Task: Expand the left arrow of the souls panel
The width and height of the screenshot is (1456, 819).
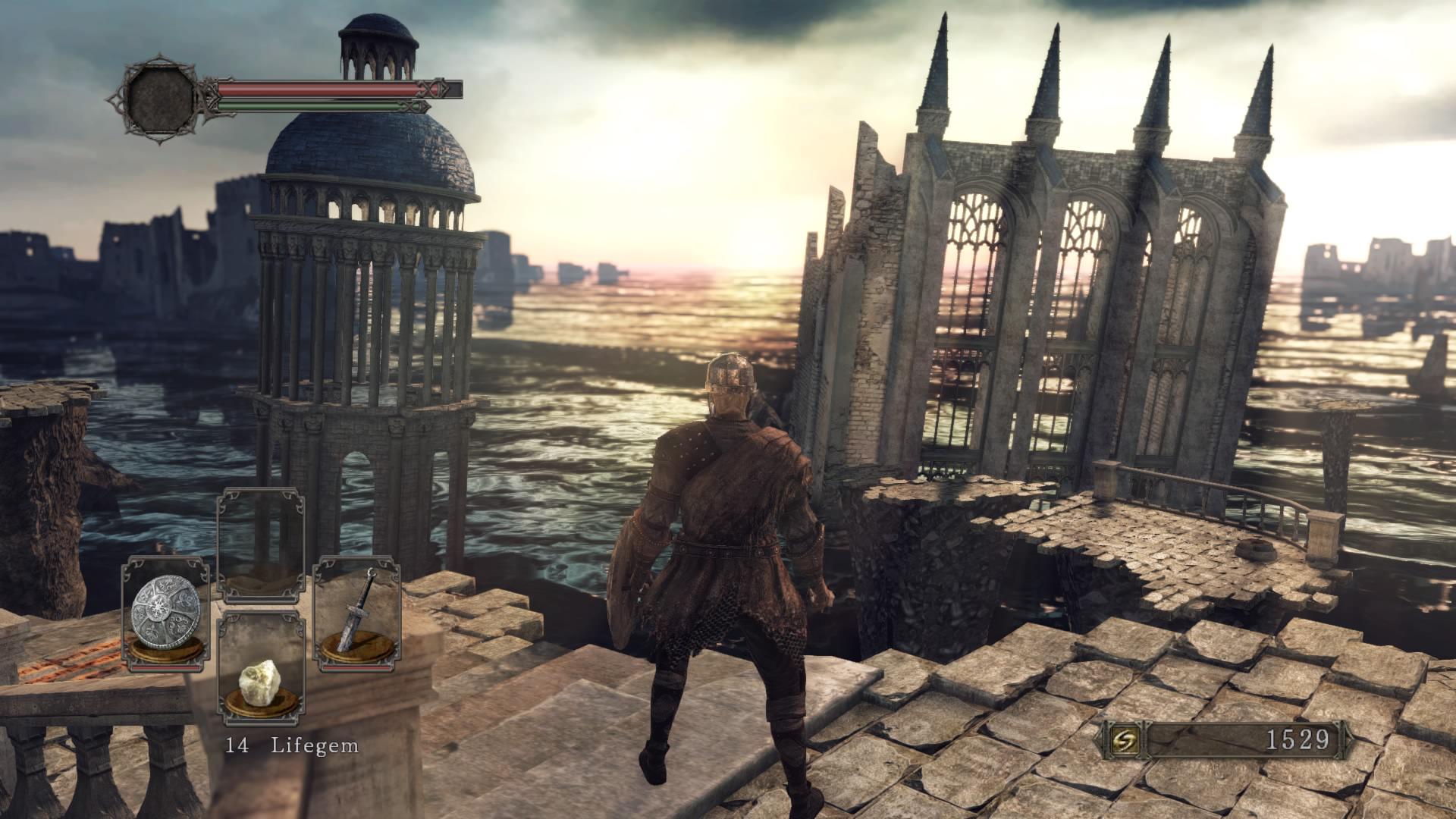Action: pyautogui.click(x=1099, y=738)
